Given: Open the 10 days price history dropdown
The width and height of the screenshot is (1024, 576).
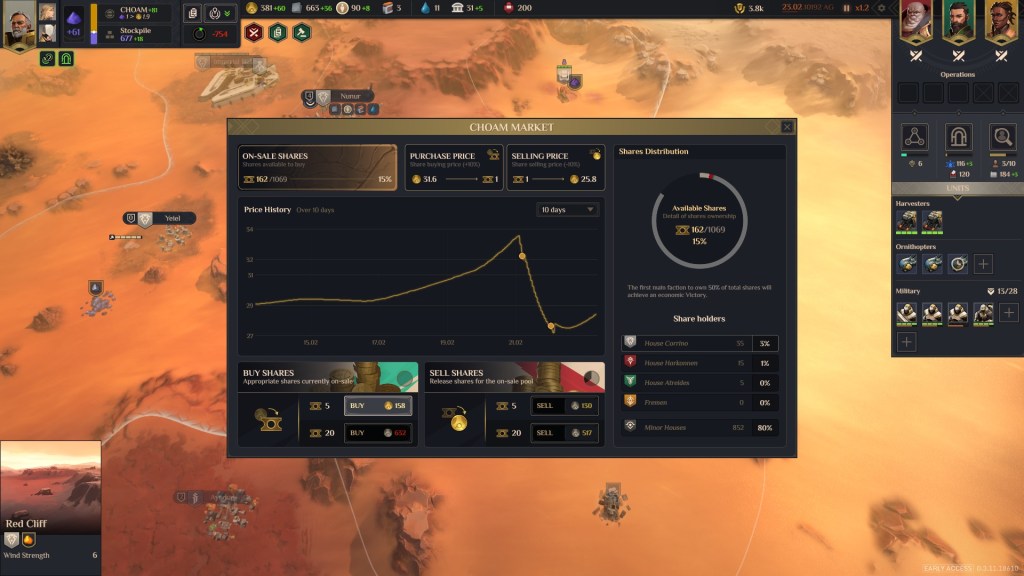Looking at the screenshot, I should [568, 210].
